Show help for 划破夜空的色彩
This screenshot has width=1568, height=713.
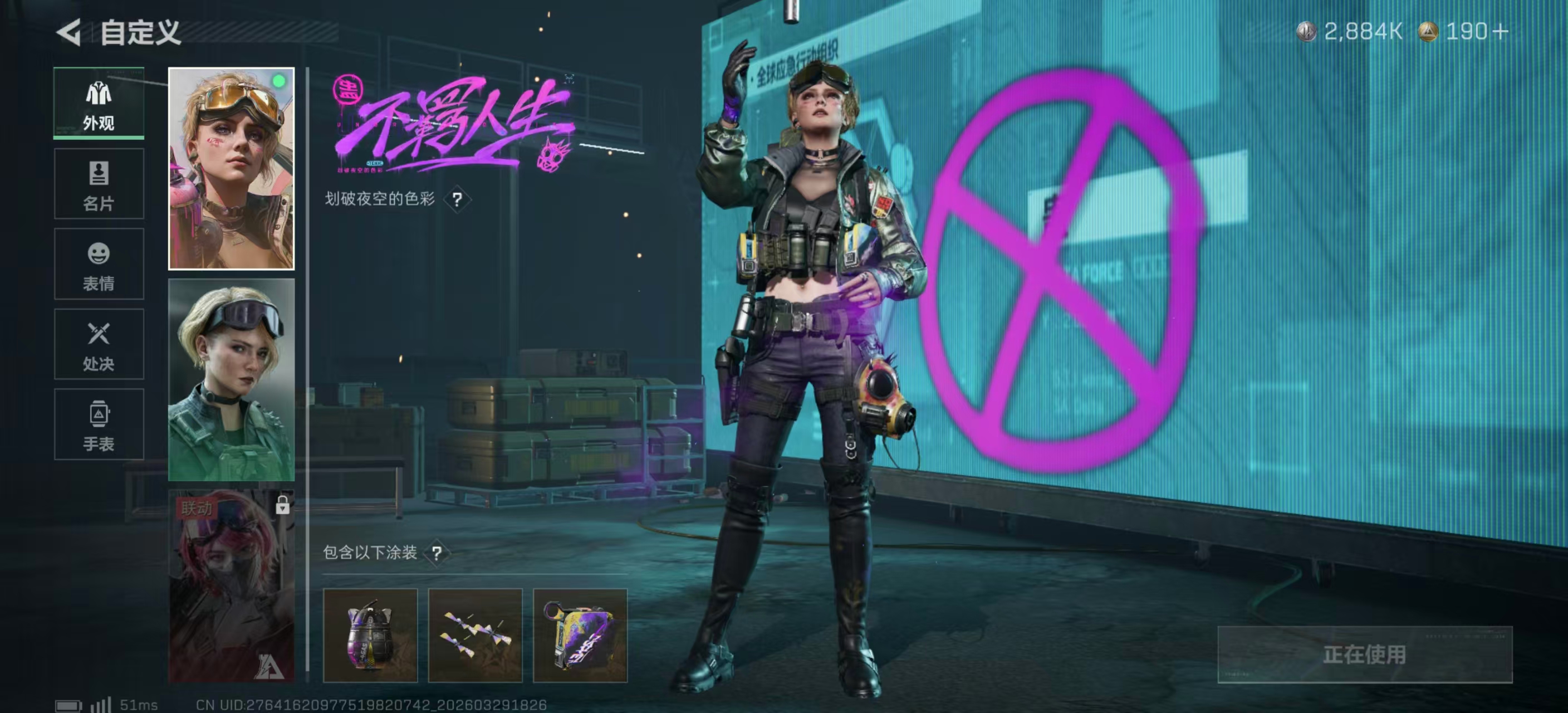click(x=457, y=199)
